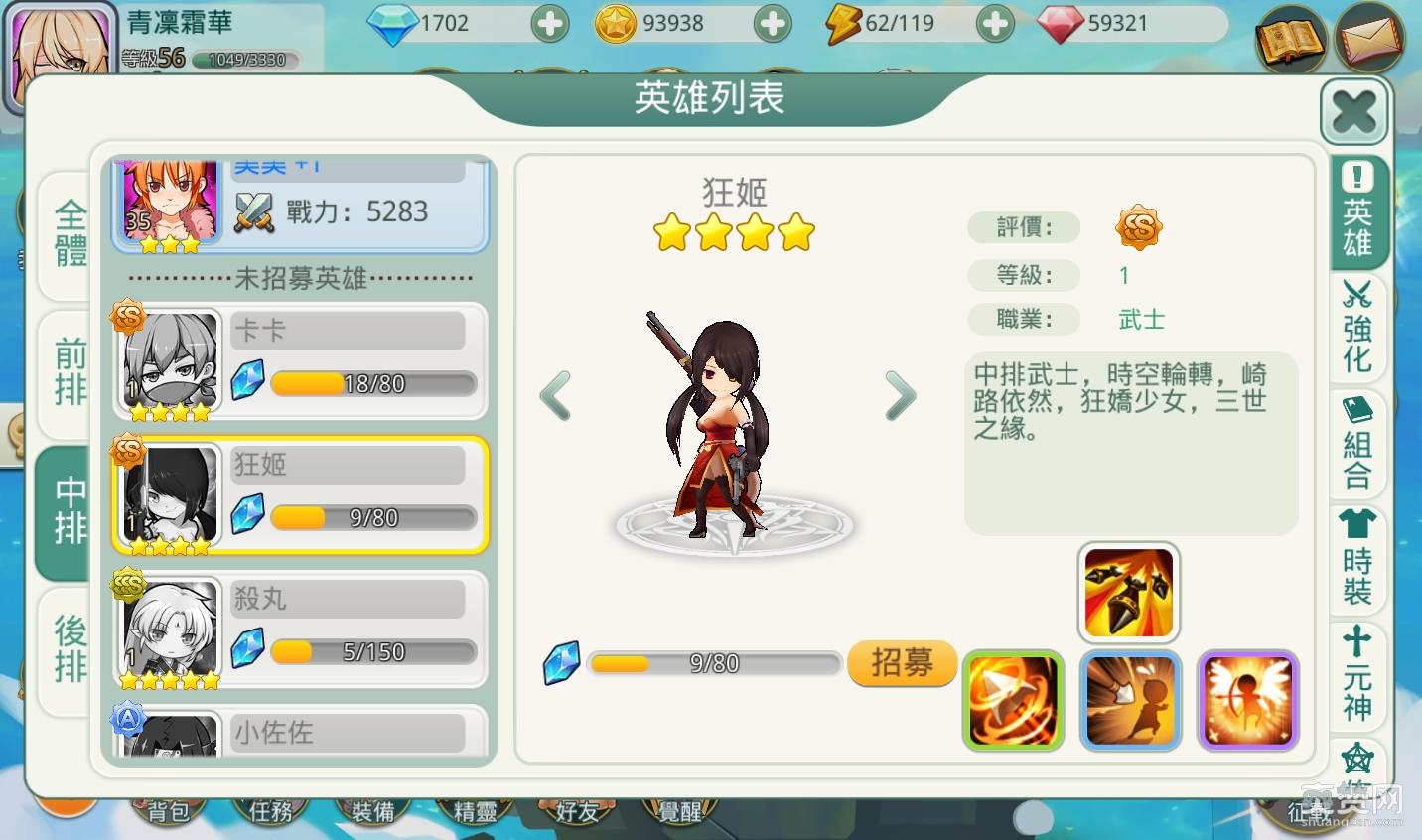Add more blue diamonds with plus button
This screenshot has width=1422, height=840.
click(549, 24)
